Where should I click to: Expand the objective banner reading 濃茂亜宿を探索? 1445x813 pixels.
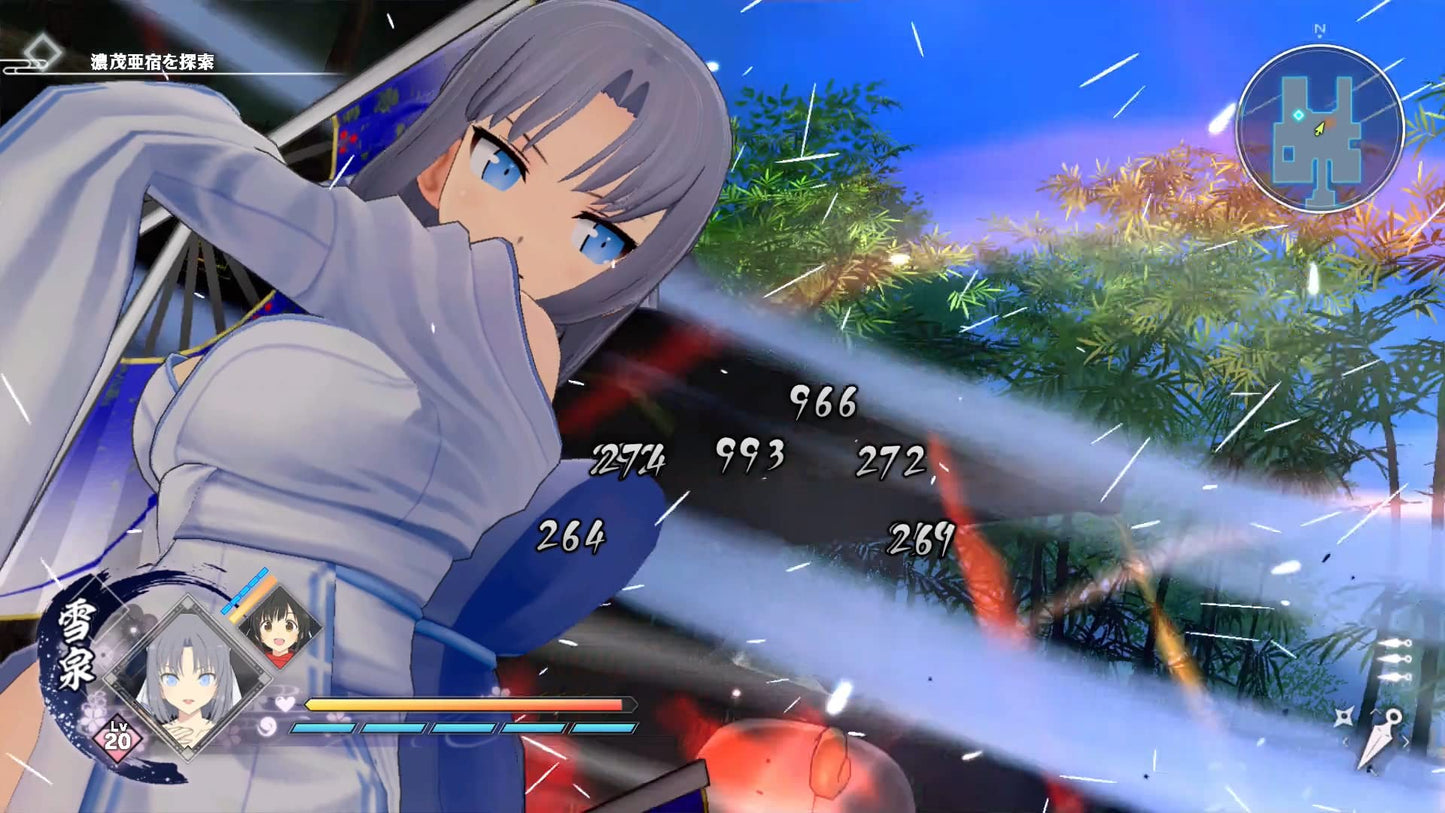(153, 60)
